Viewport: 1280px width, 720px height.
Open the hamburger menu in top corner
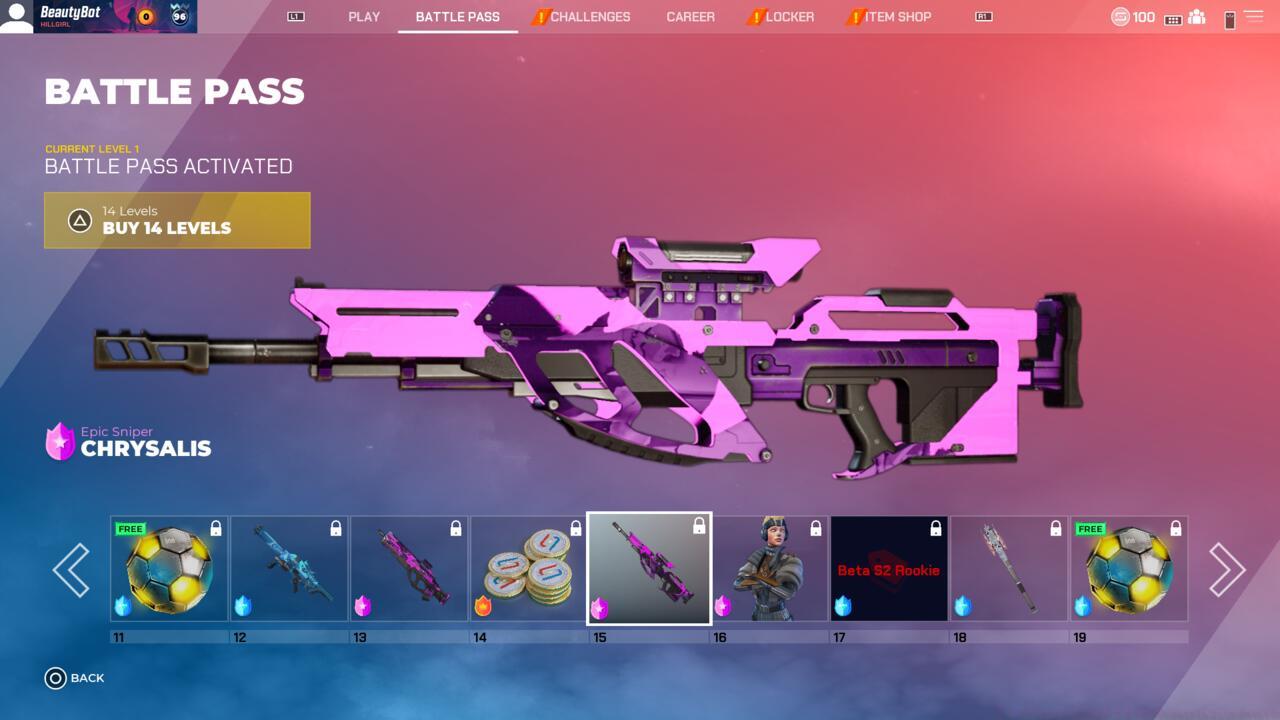(1253, 17)
